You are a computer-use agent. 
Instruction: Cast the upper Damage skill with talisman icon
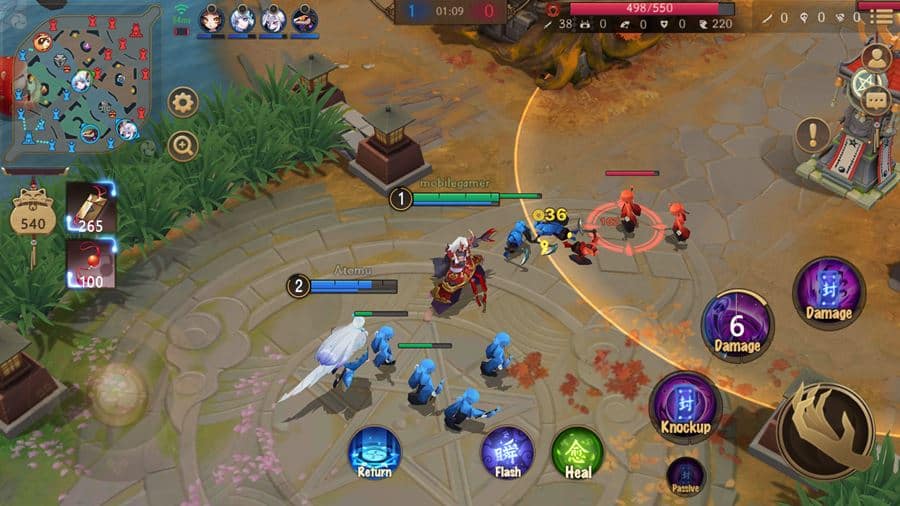[x=828, y=293]
